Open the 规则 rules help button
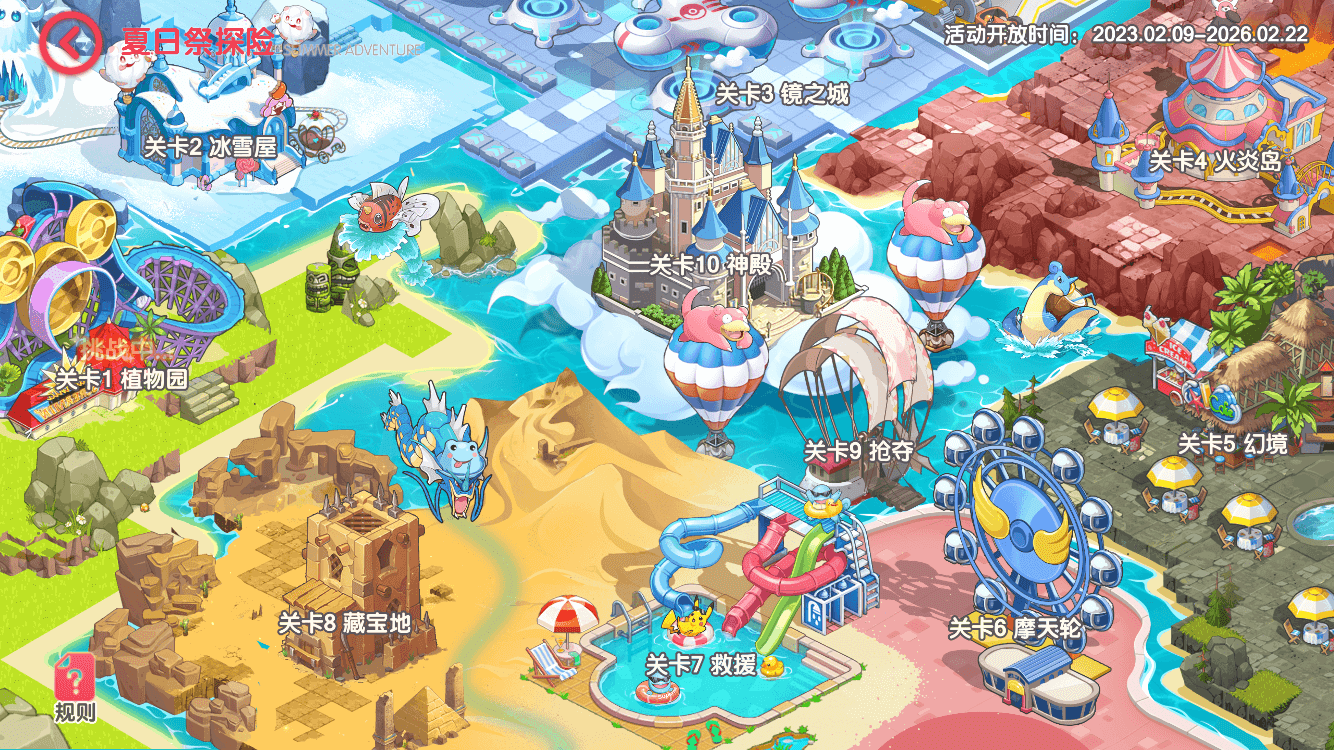This screenshot has width=1334, height=750. point(76,687)
